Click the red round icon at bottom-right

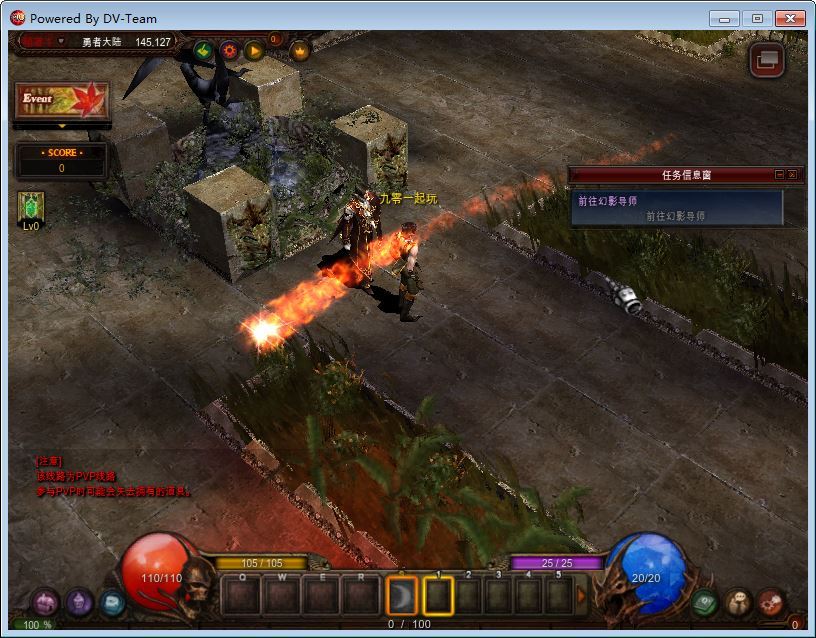[x=770, y=602]
